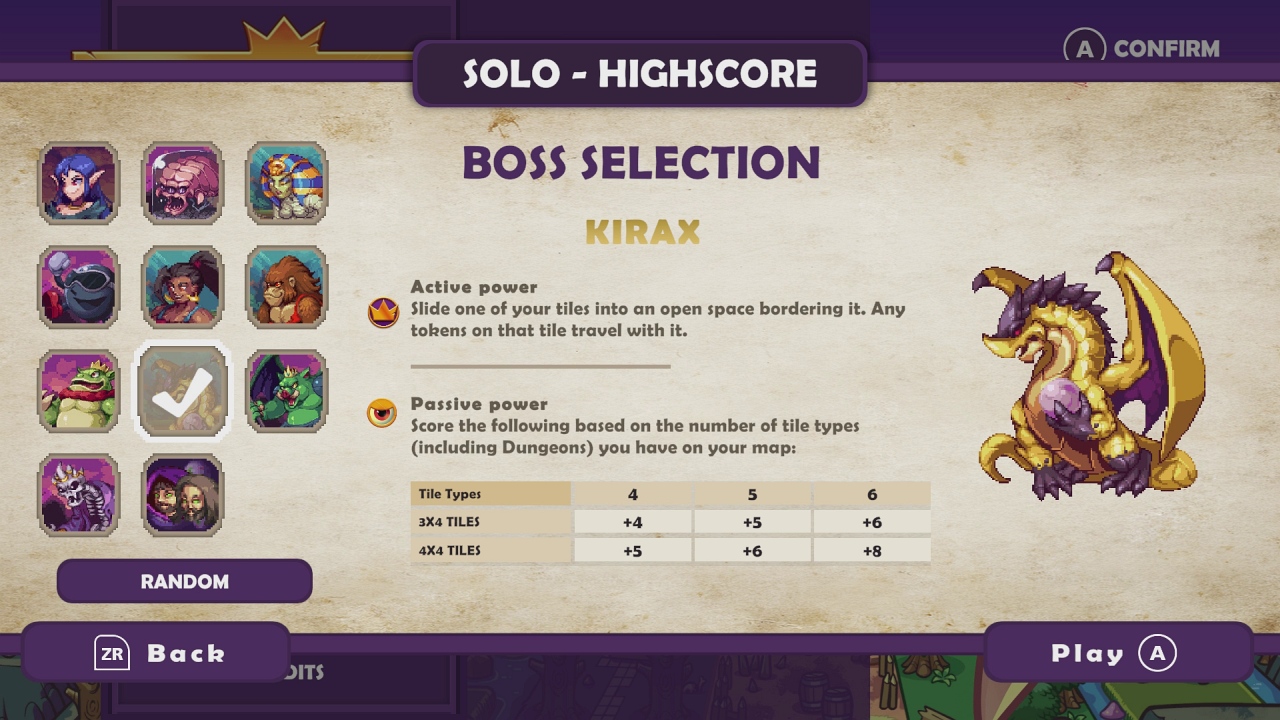Image resolution: width=1280 pixels, height=720 pixels.
Task: Pick the frog king boss portrait
Action: (79, 392)
